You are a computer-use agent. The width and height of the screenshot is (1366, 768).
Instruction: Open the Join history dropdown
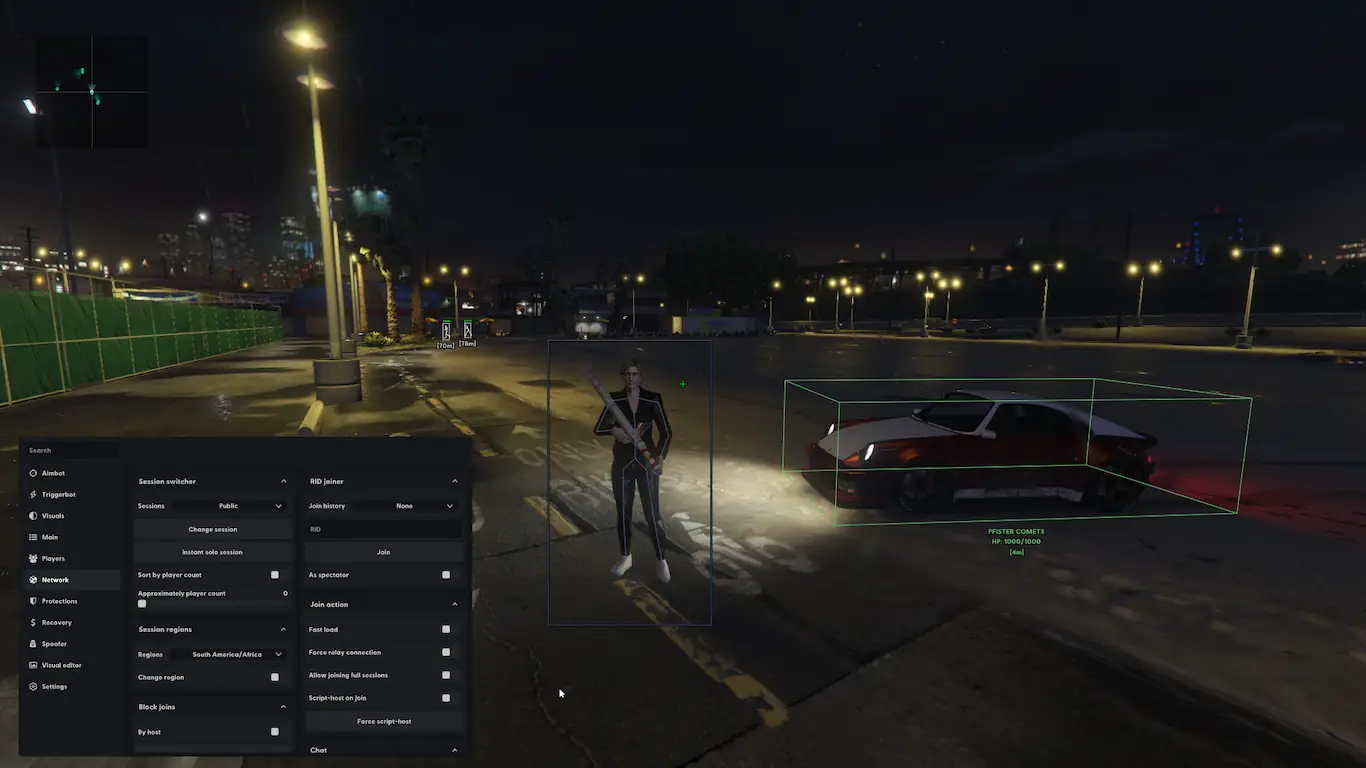tap(410, 506)
